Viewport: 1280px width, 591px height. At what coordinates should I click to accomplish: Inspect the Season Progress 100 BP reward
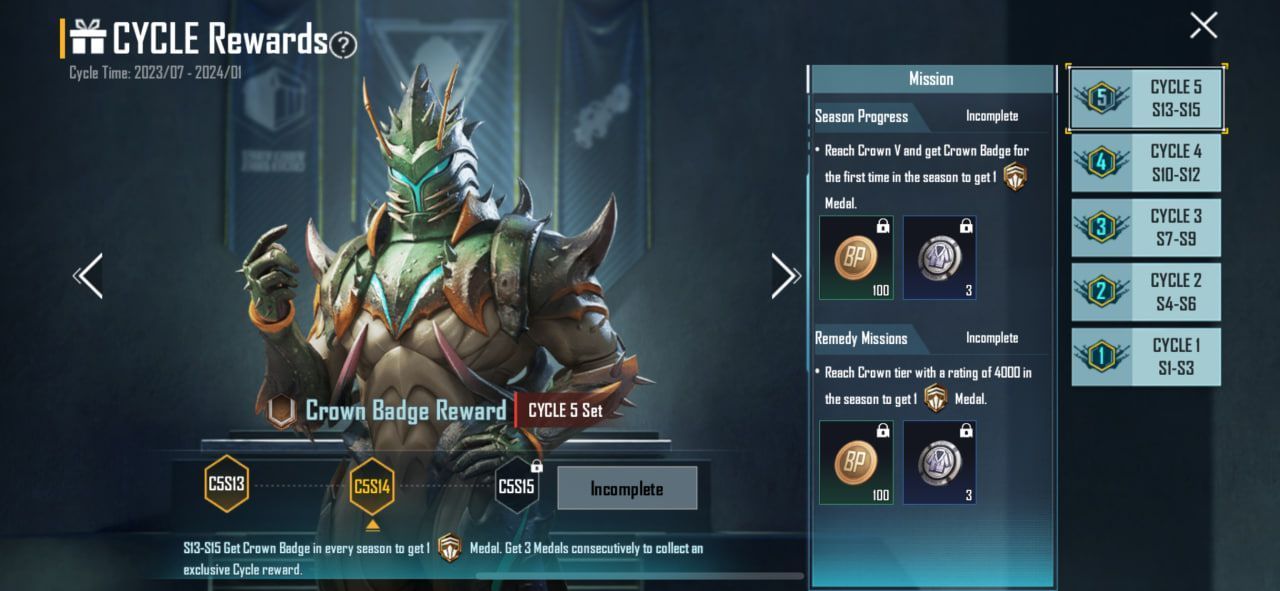pyautogui.click(x=856, y=258)
